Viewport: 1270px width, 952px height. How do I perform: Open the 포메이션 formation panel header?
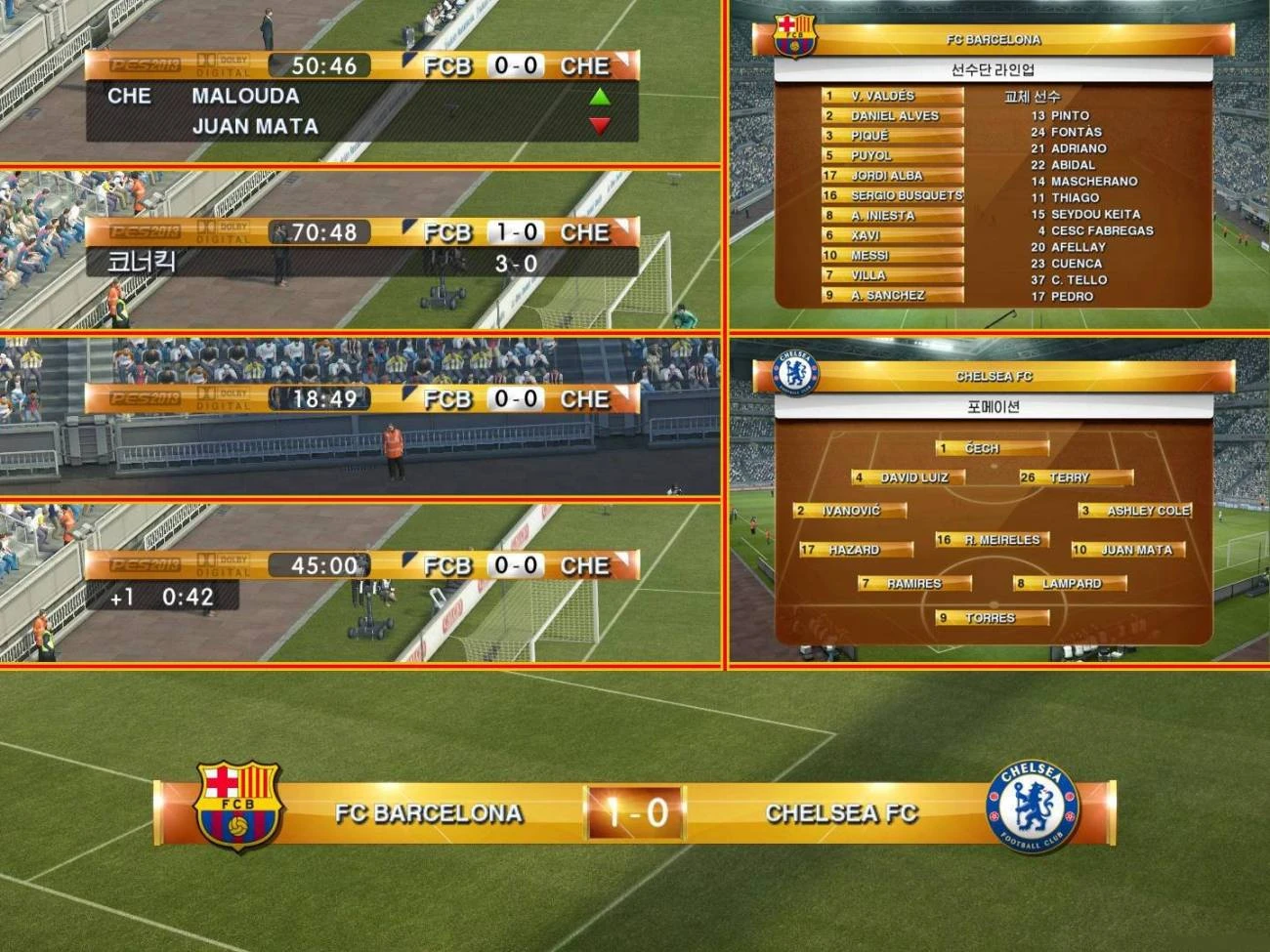(996, 405)
